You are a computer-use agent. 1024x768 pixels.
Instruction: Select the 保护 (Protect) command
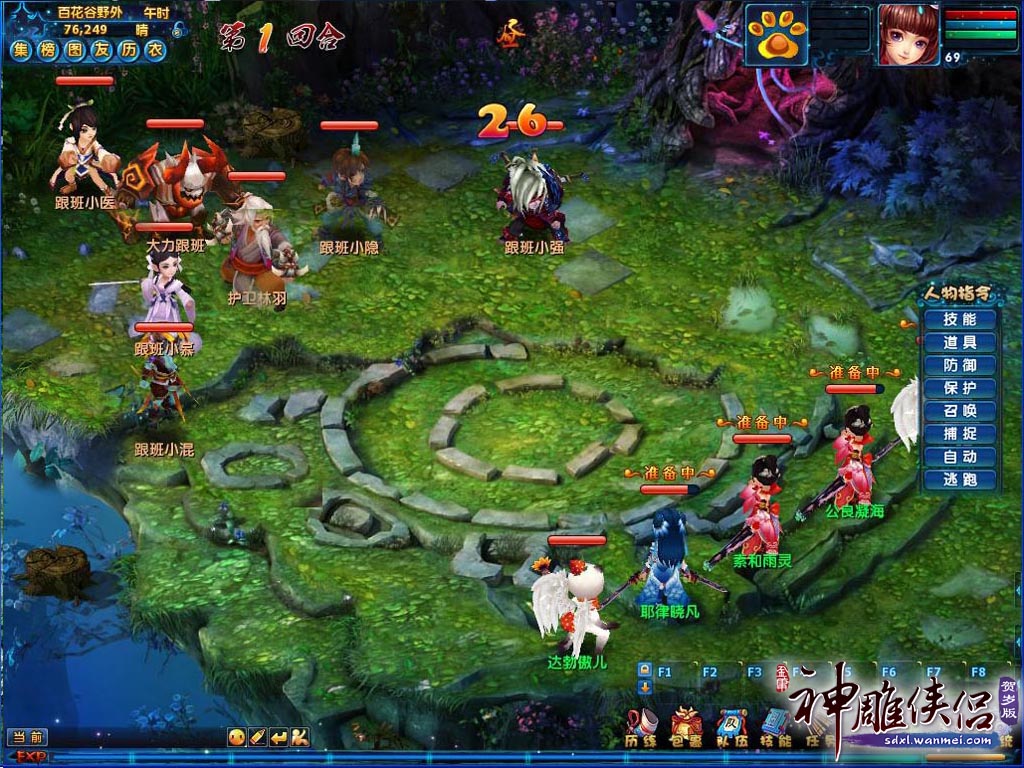pyautogui.click(x=957, y=388)
